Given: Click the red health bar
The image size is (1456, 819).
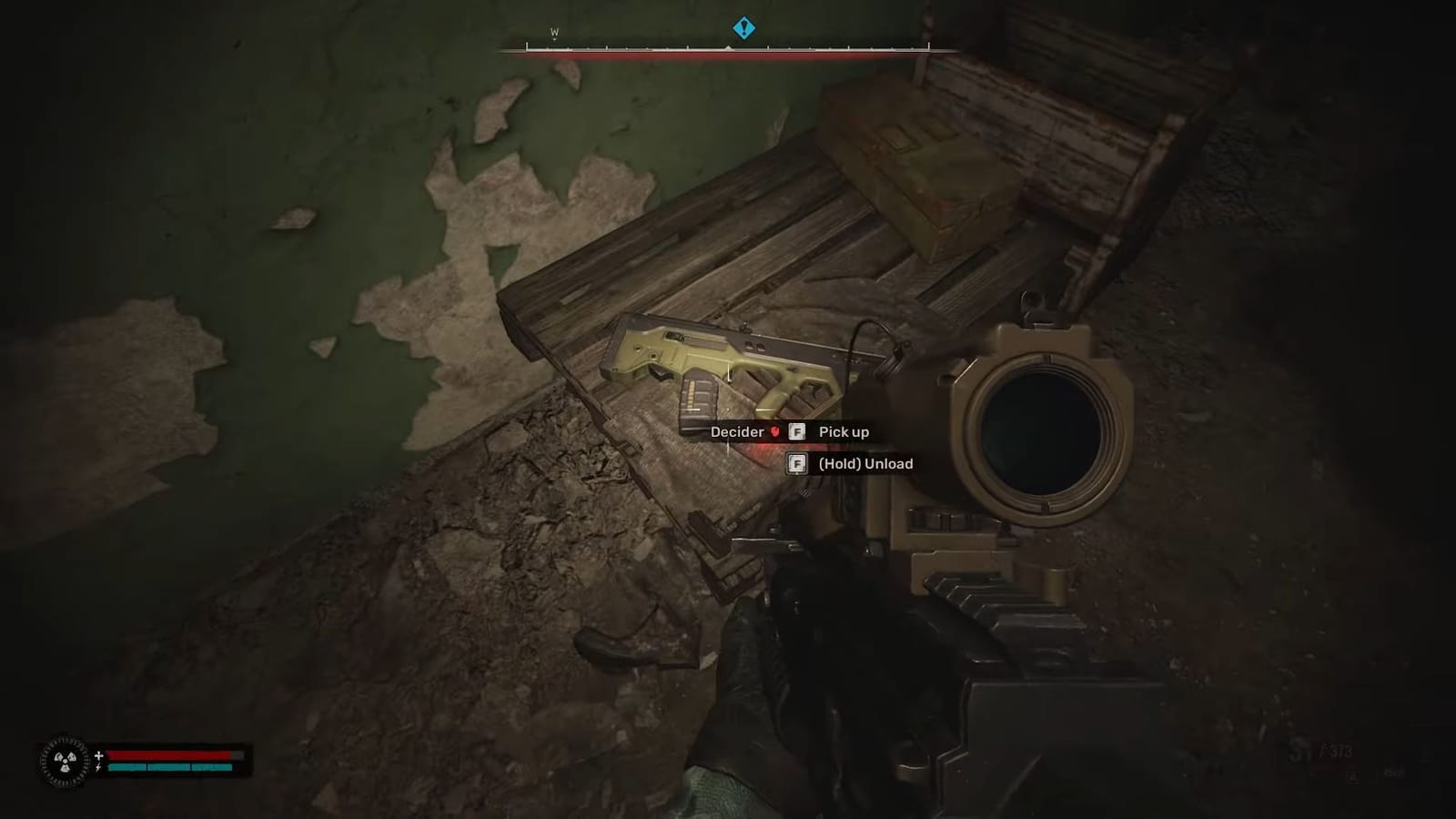Looking at the screenshot, I should coord(173,753).
